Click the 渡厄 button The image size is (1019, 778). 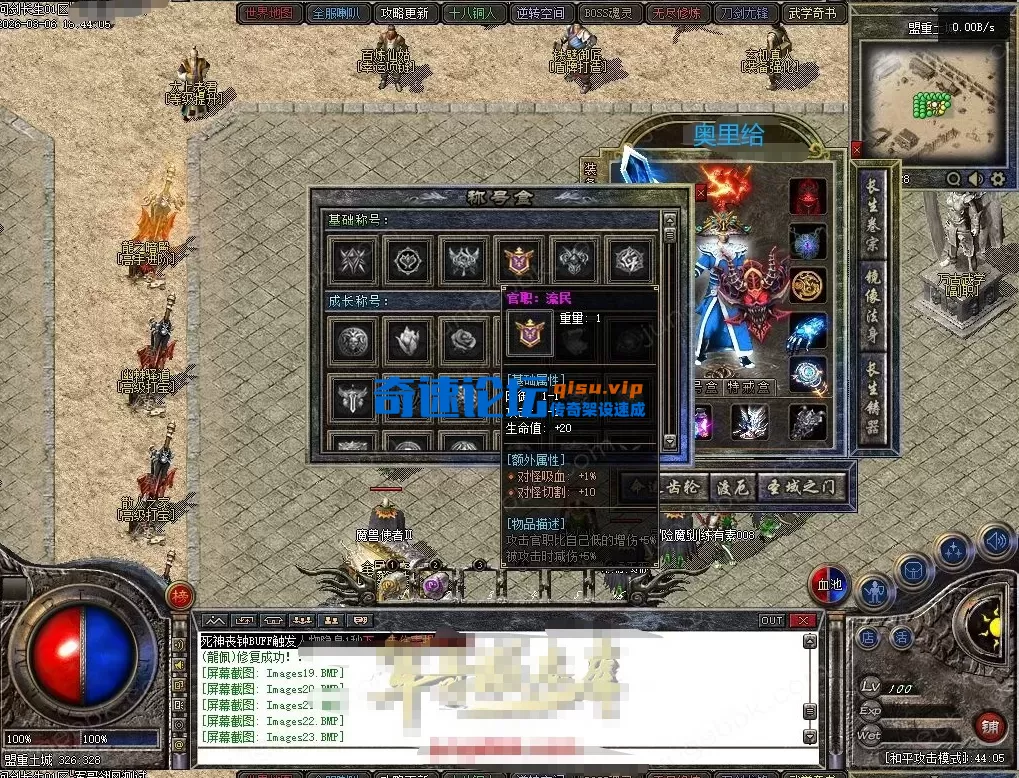click(731, 487)
